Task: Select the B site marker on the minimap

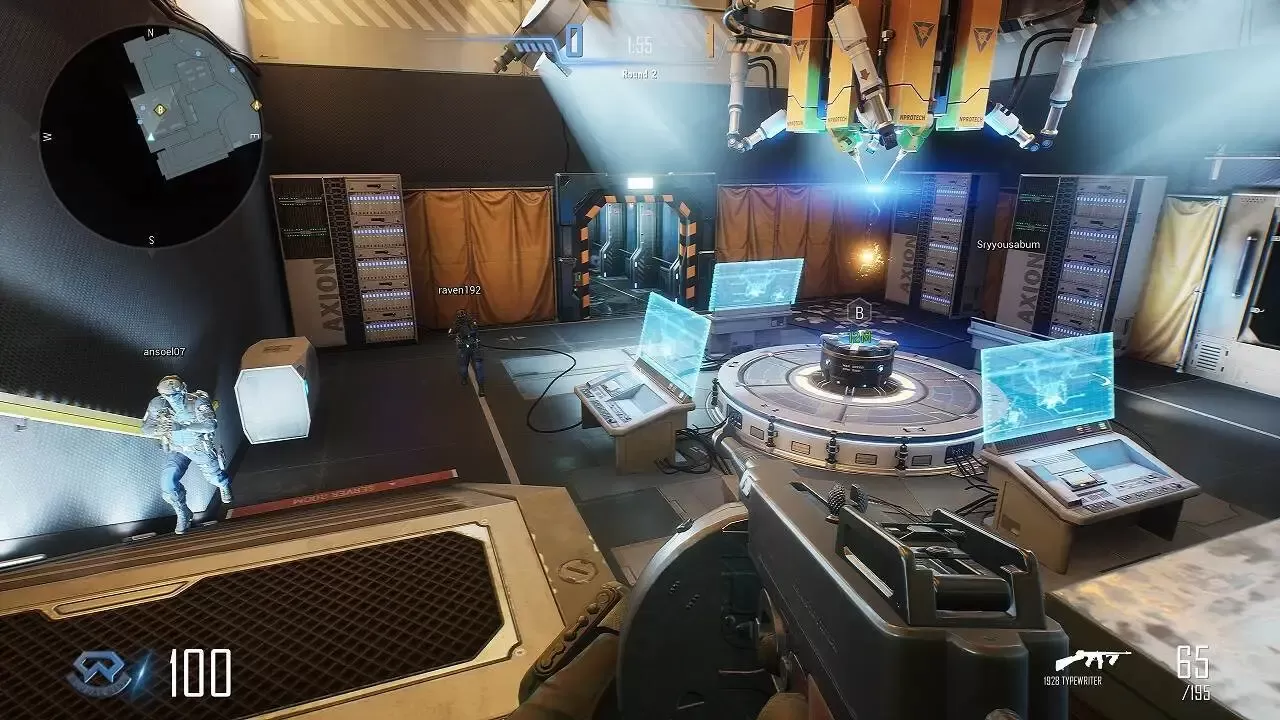Action: pyautogui.click(x=159, y=109)
